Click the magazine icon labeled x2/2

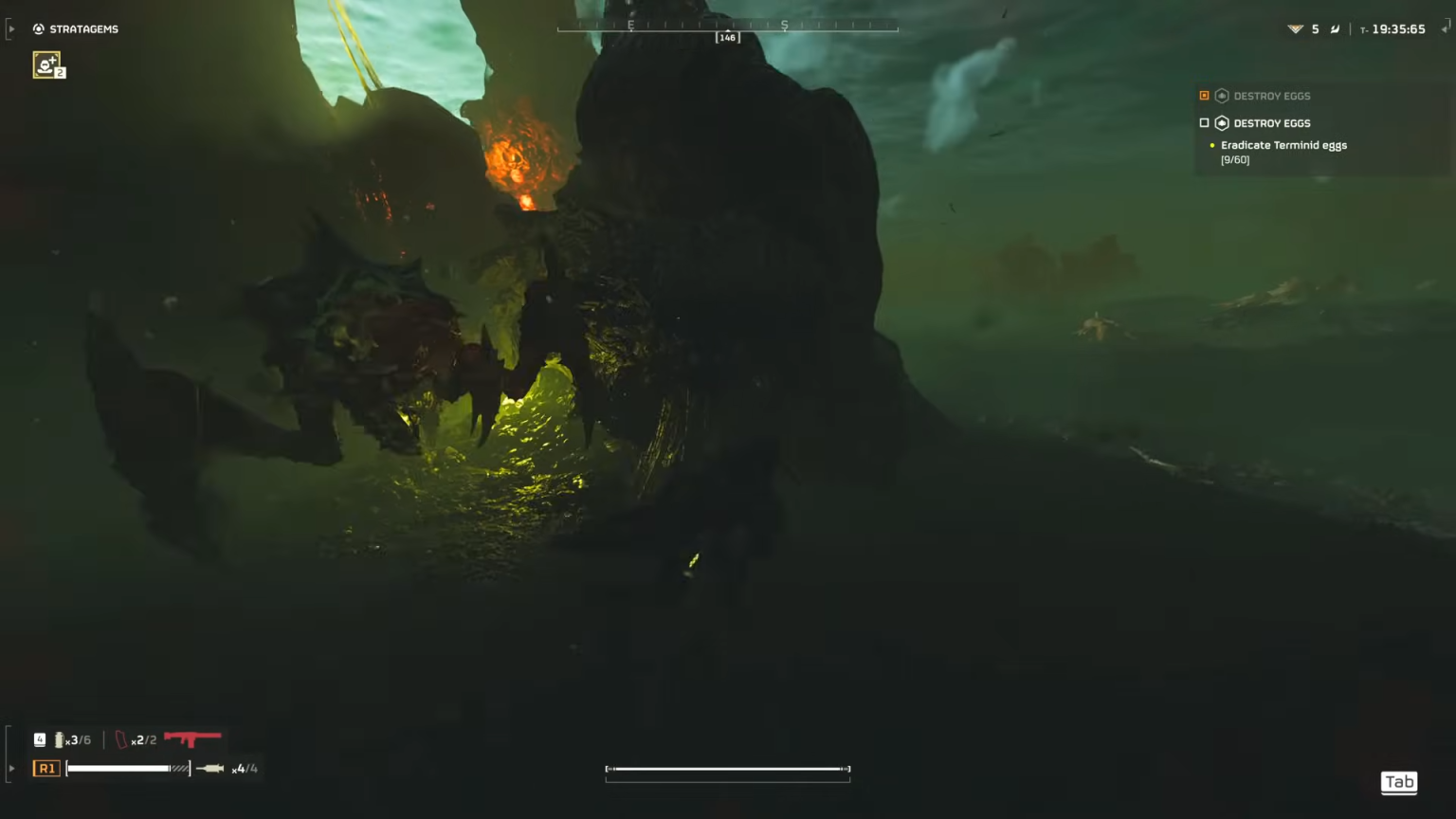point(121,738)
